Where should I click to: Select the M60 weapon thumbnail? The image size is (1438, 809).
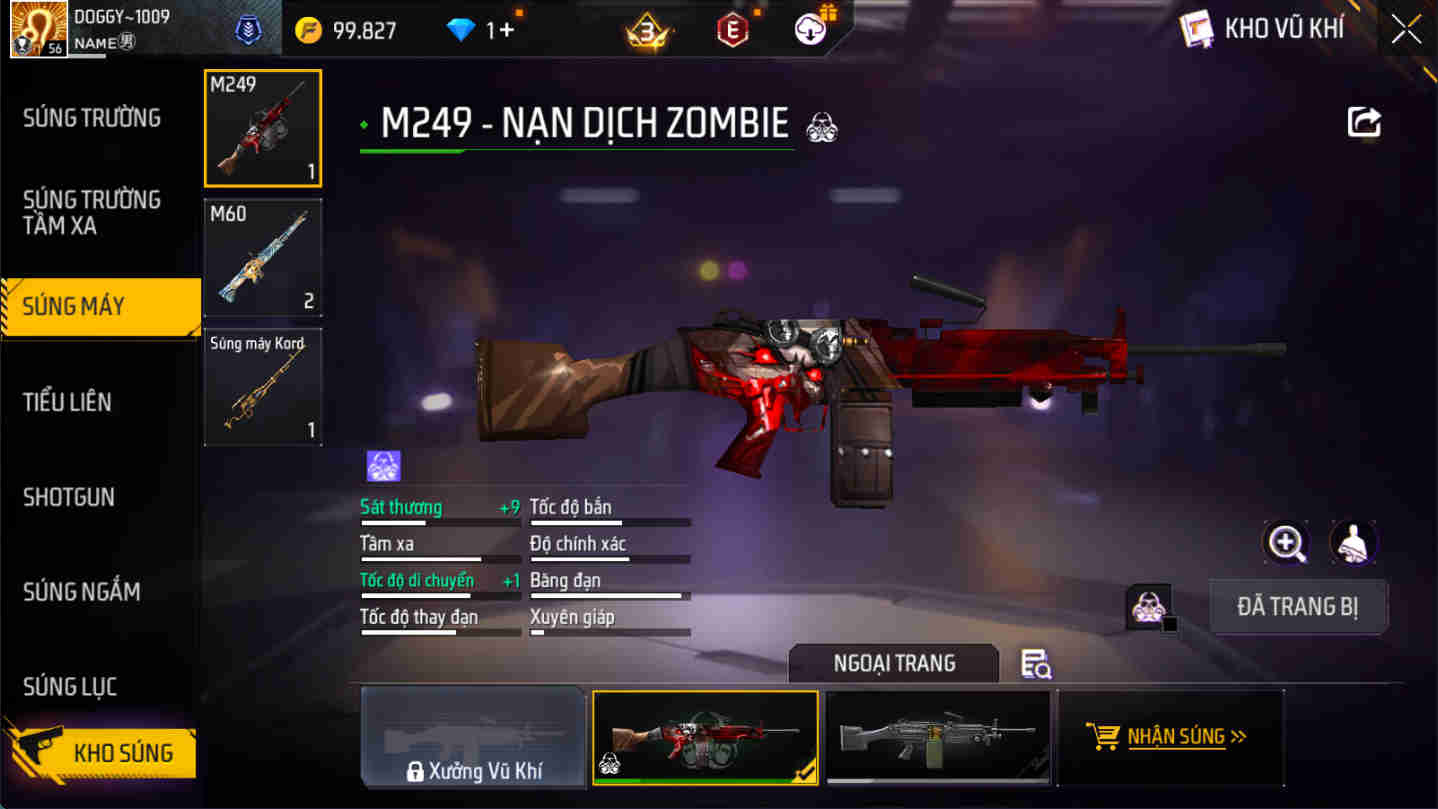[262, 257]
